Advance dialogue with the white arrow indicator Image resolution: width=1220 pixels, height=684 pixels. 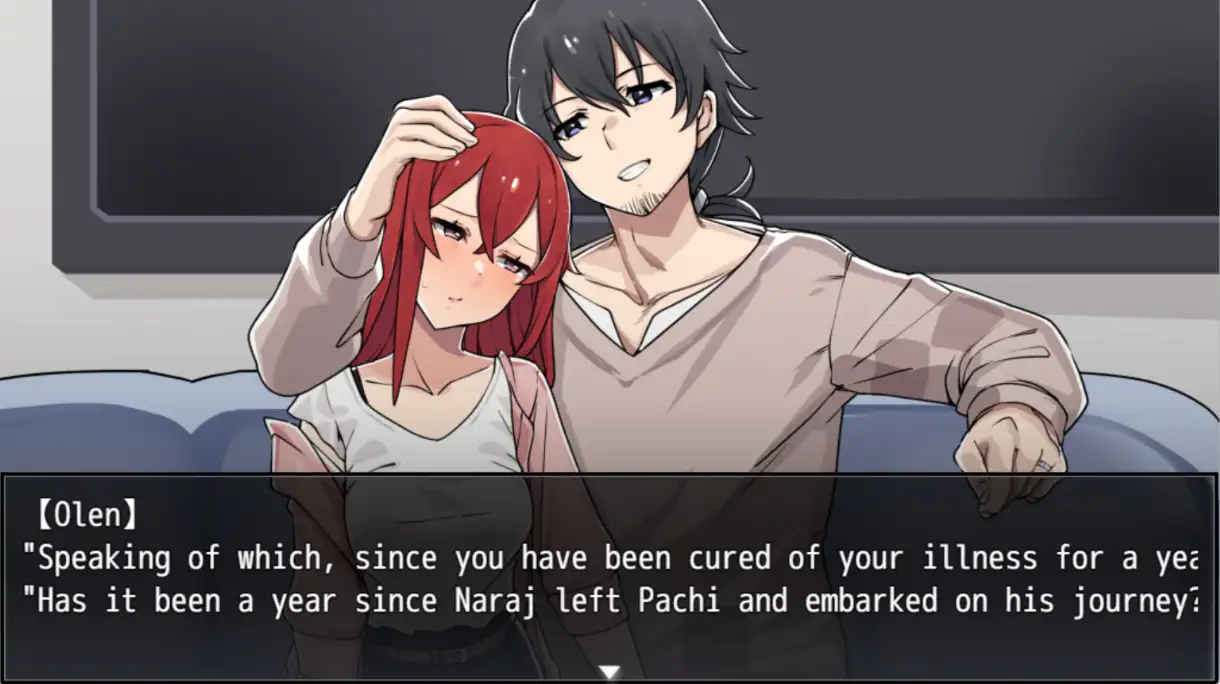tap(609, 672)
